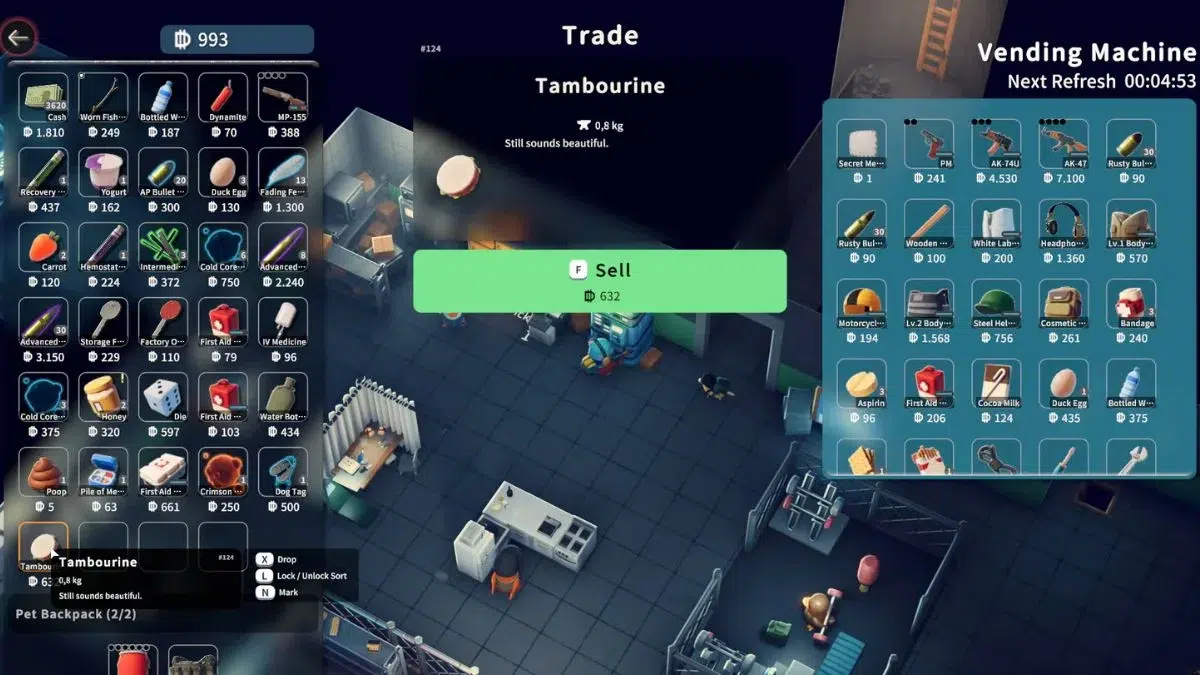Select the Die item slot
This screenshot has width=1200, height=675.
point(163,397)
